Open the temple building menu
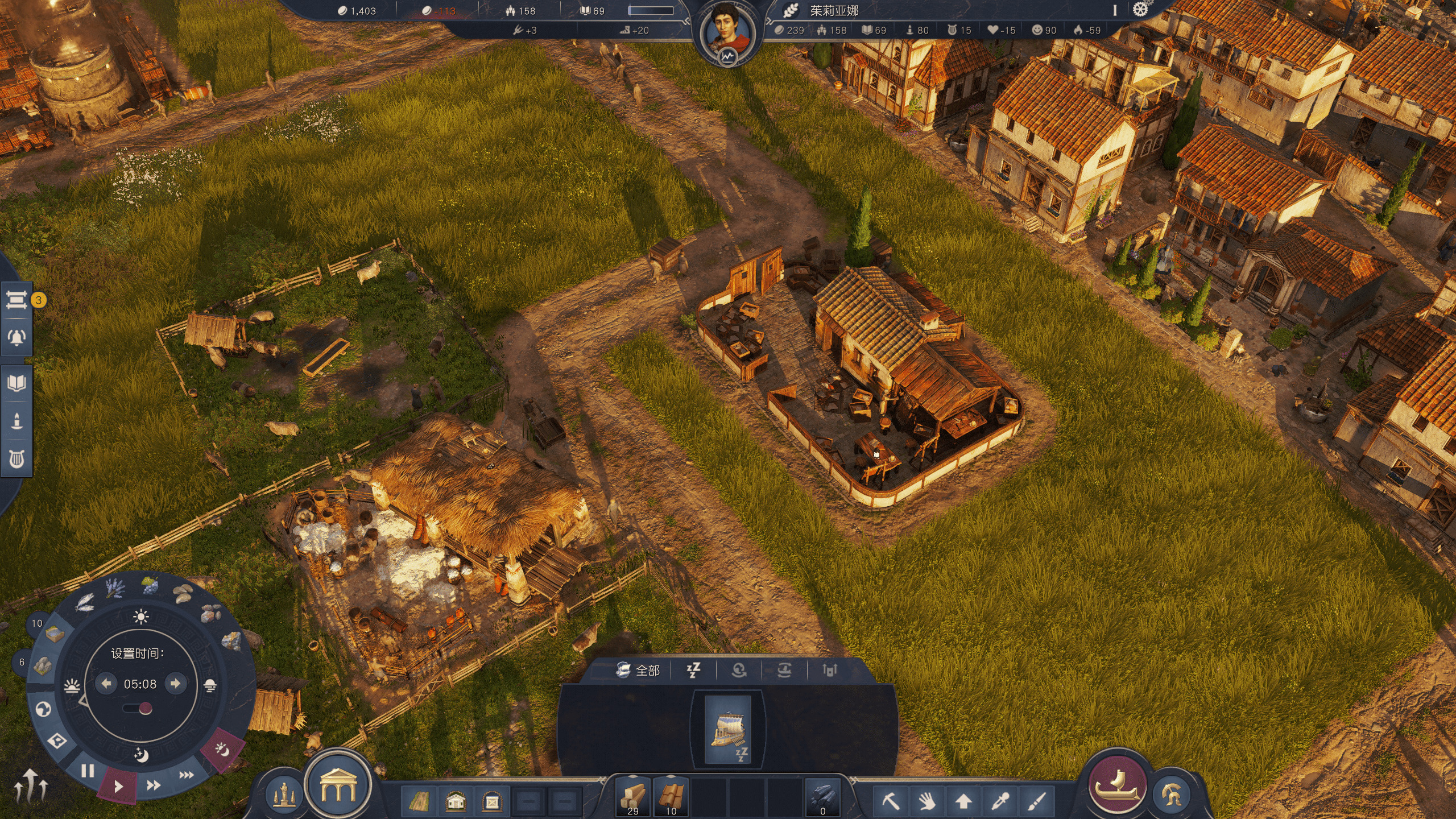 point(338,785)
